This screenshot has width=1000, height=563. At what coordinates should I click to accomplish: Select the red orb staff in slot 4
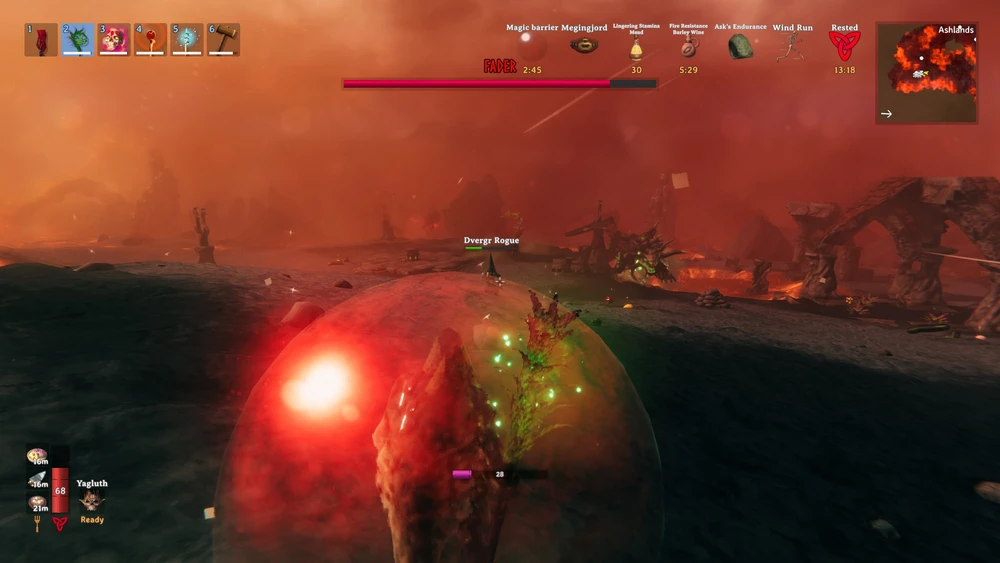click(151, 40)
